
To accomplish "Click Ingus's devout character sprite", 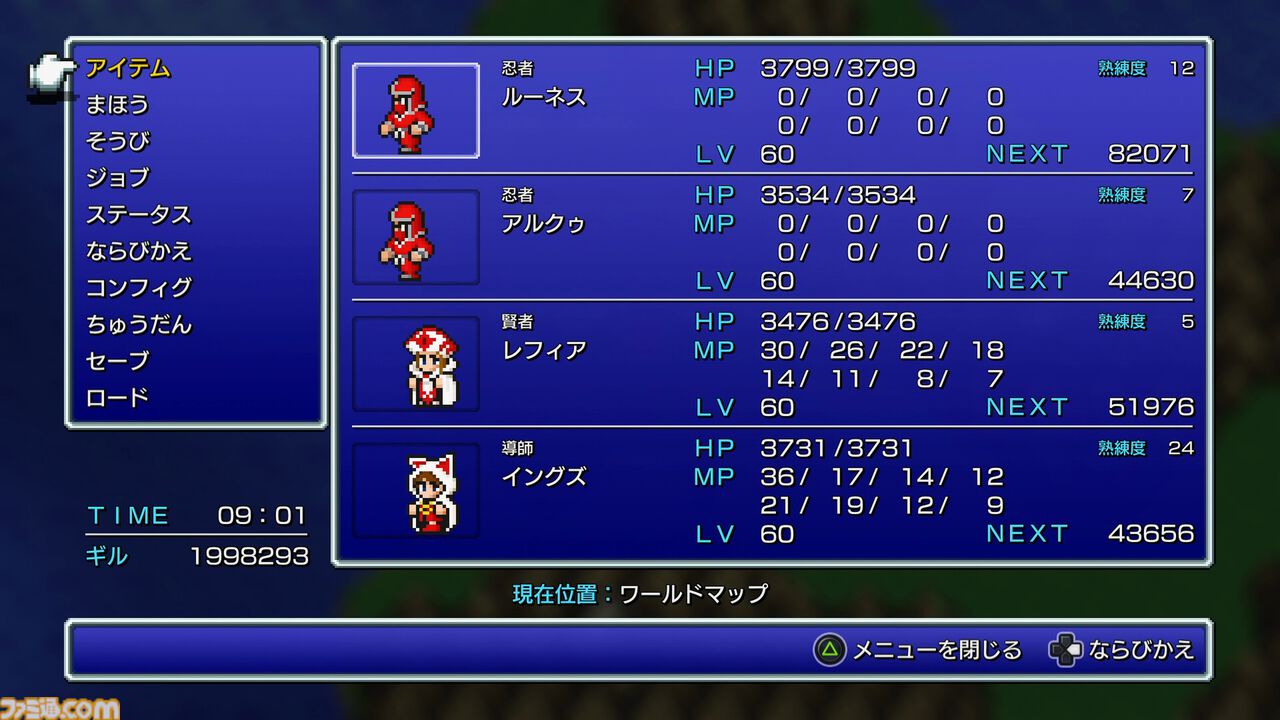I will coord(415,490).
